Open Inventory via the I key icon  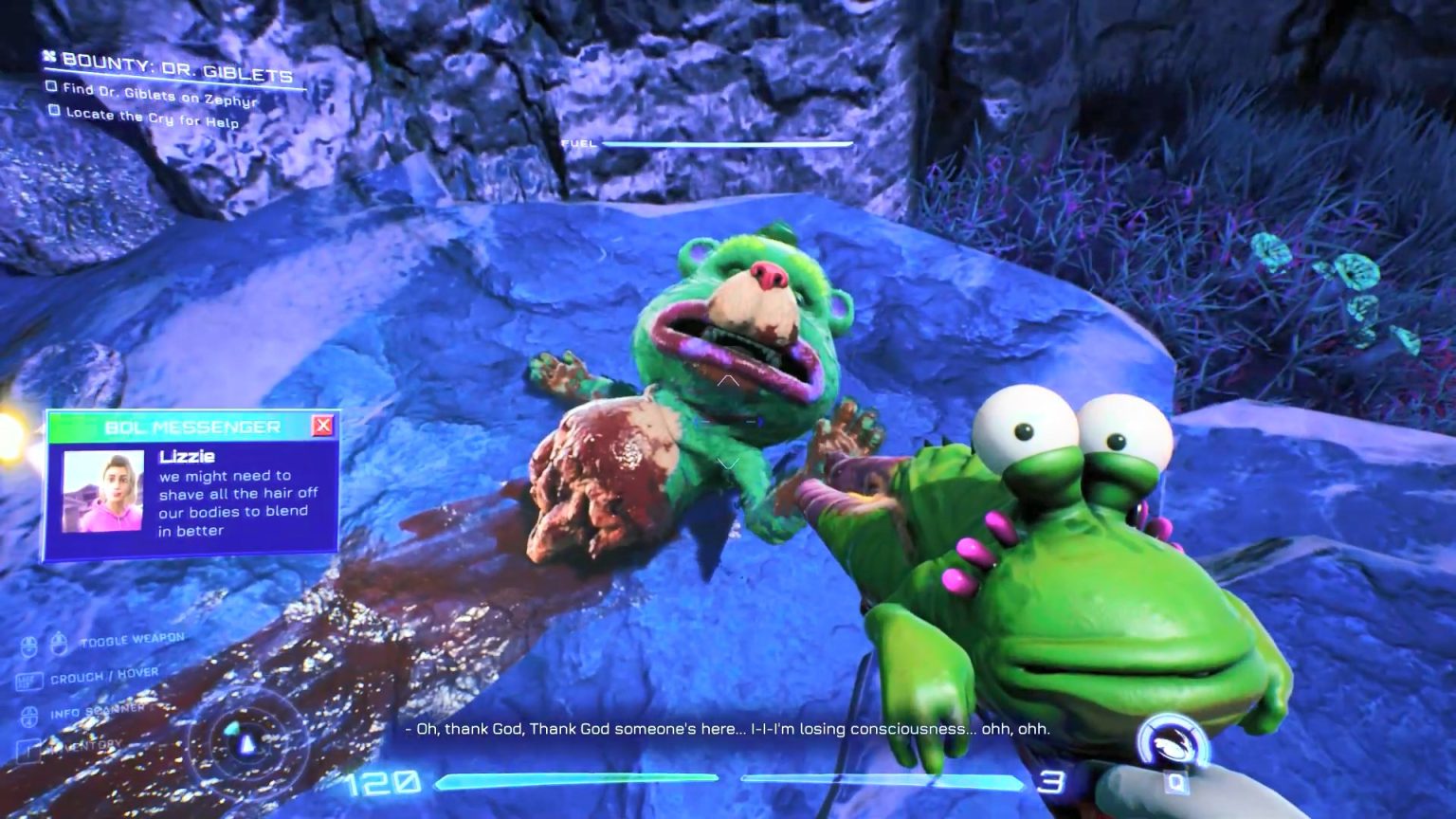pos(27,751)
